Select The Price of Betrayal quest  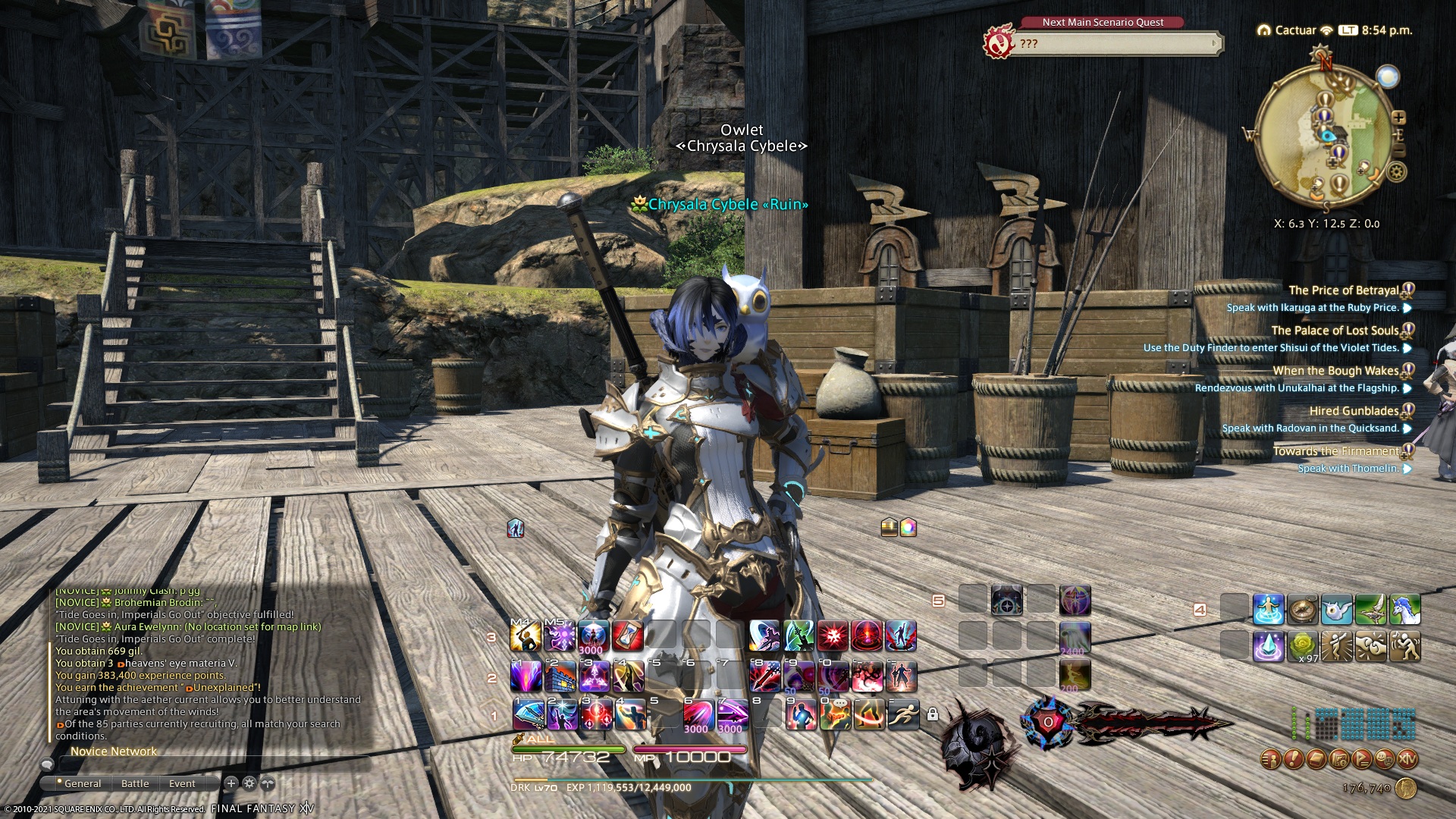1343,290
